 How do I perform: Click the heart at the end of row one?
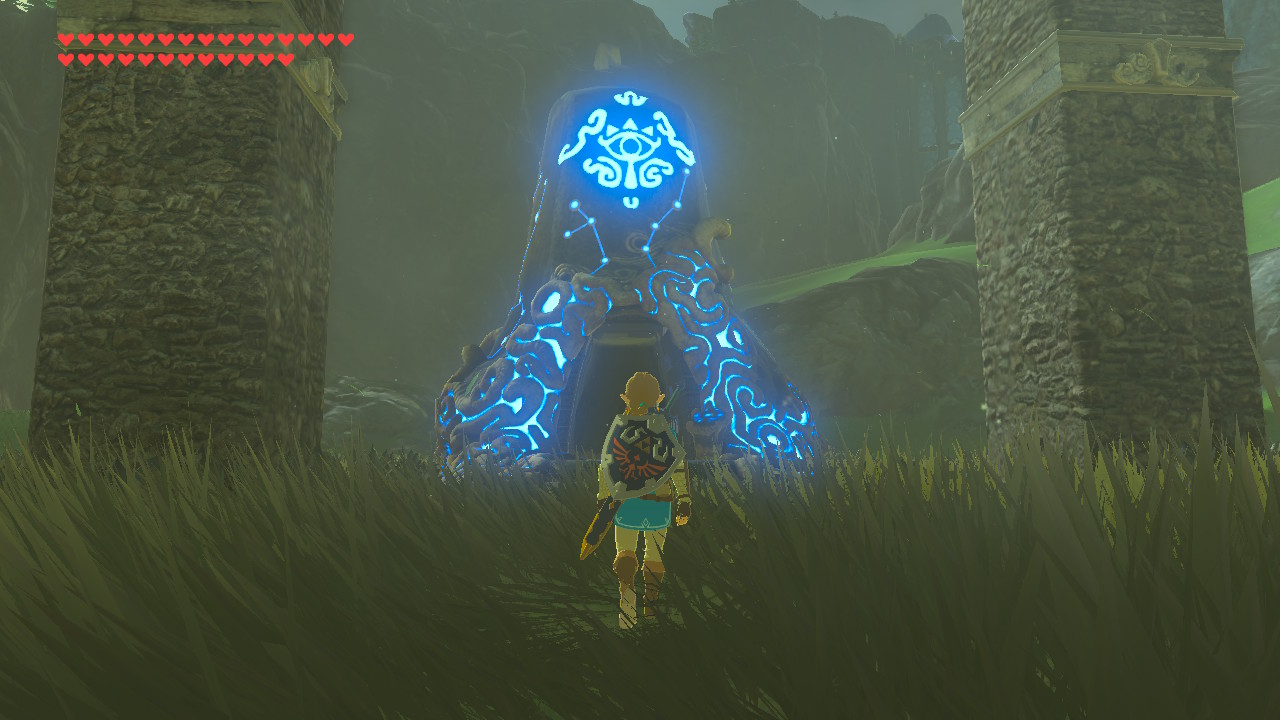[345, 40]
